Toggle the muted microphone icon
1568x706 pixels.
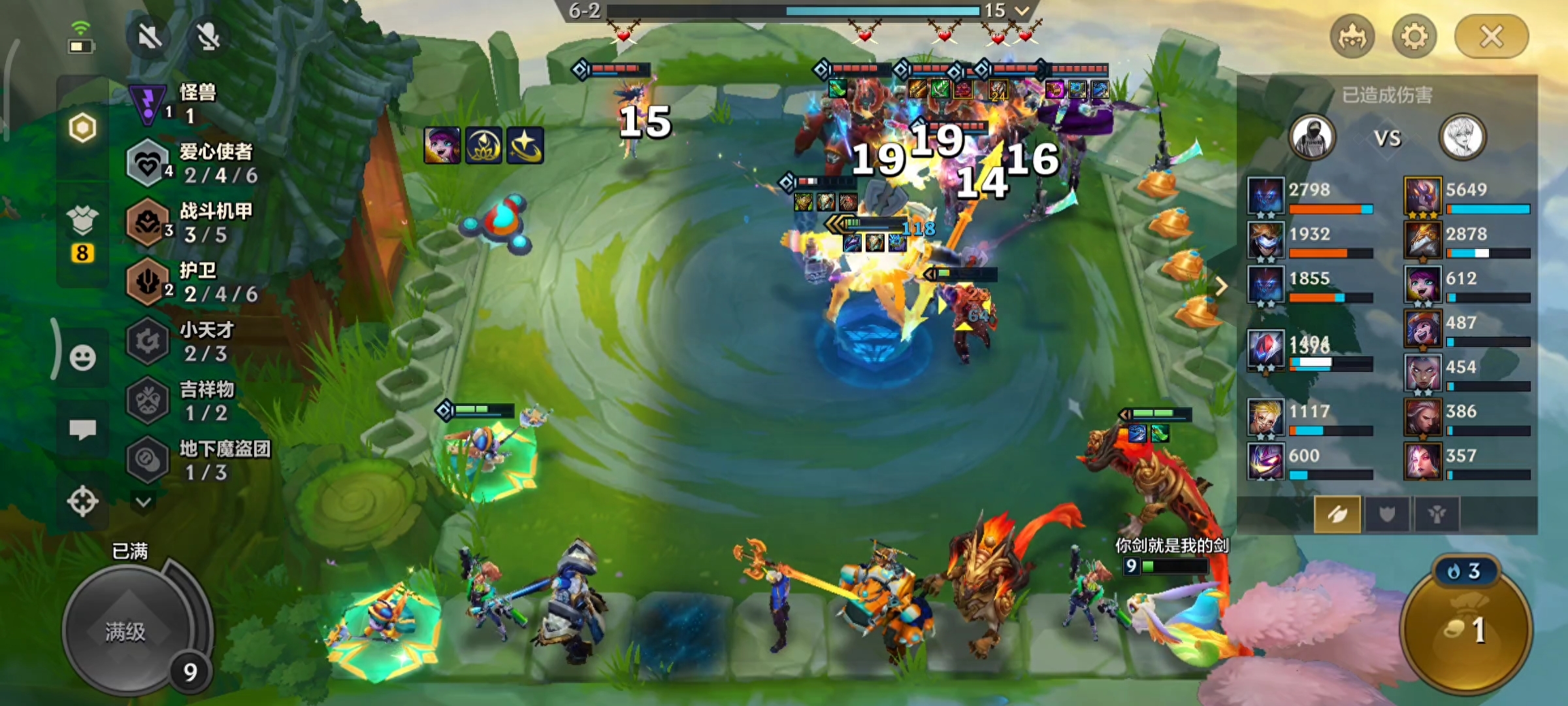click(x=208, y=37)
